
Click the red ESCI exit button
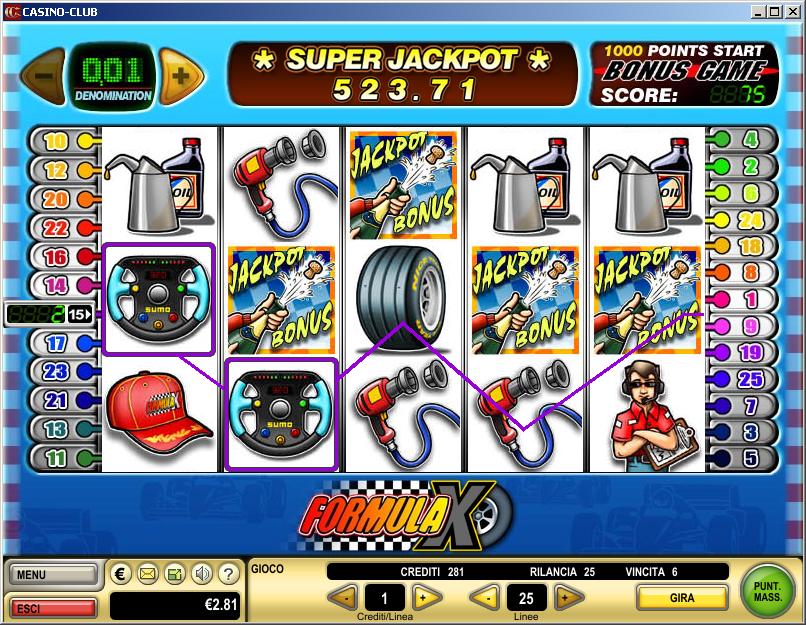pyautogui.click(x=53, y=607)
